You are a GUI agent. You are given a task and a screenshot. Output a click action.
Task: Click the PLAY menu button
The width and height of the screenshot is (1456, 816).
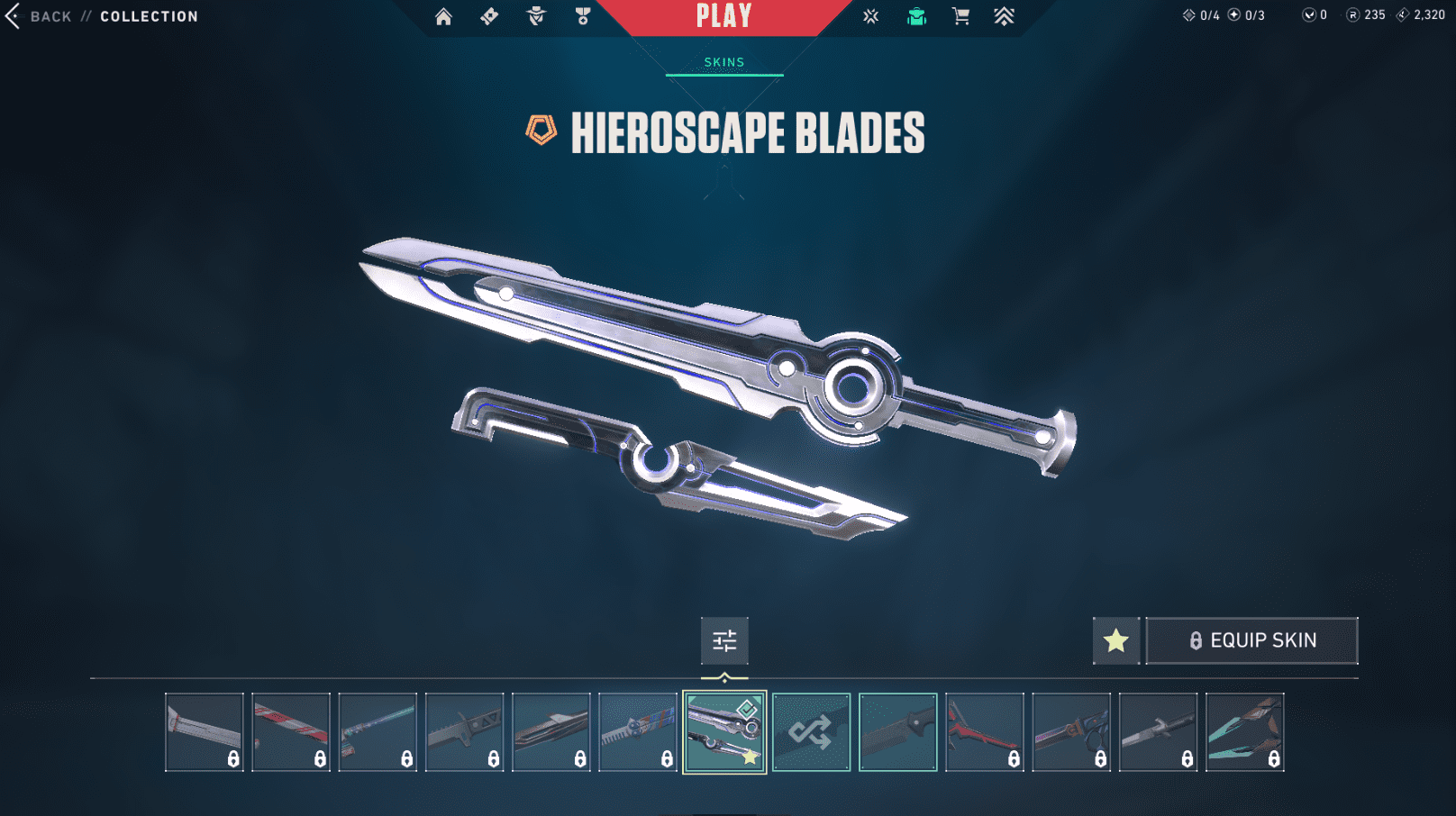(x=723, y=15)
